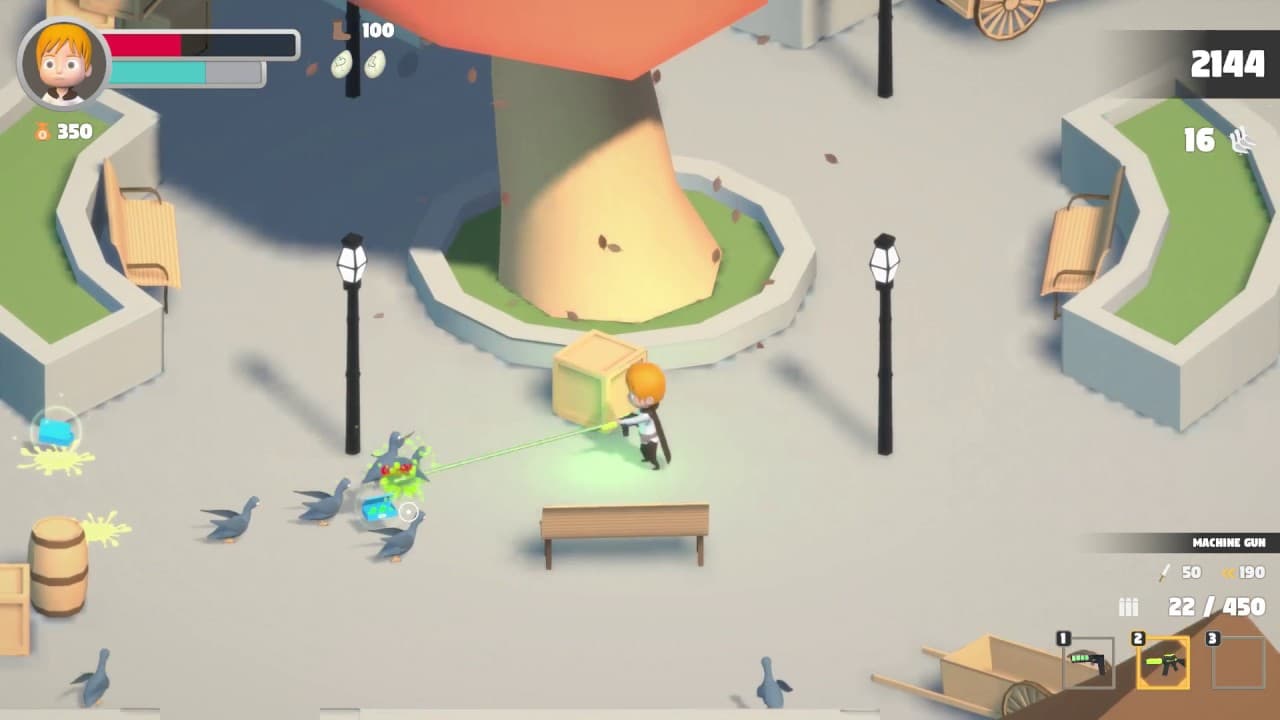
Task: Click the bullet clip icon next to 22/450
Action: (1128, 606)
